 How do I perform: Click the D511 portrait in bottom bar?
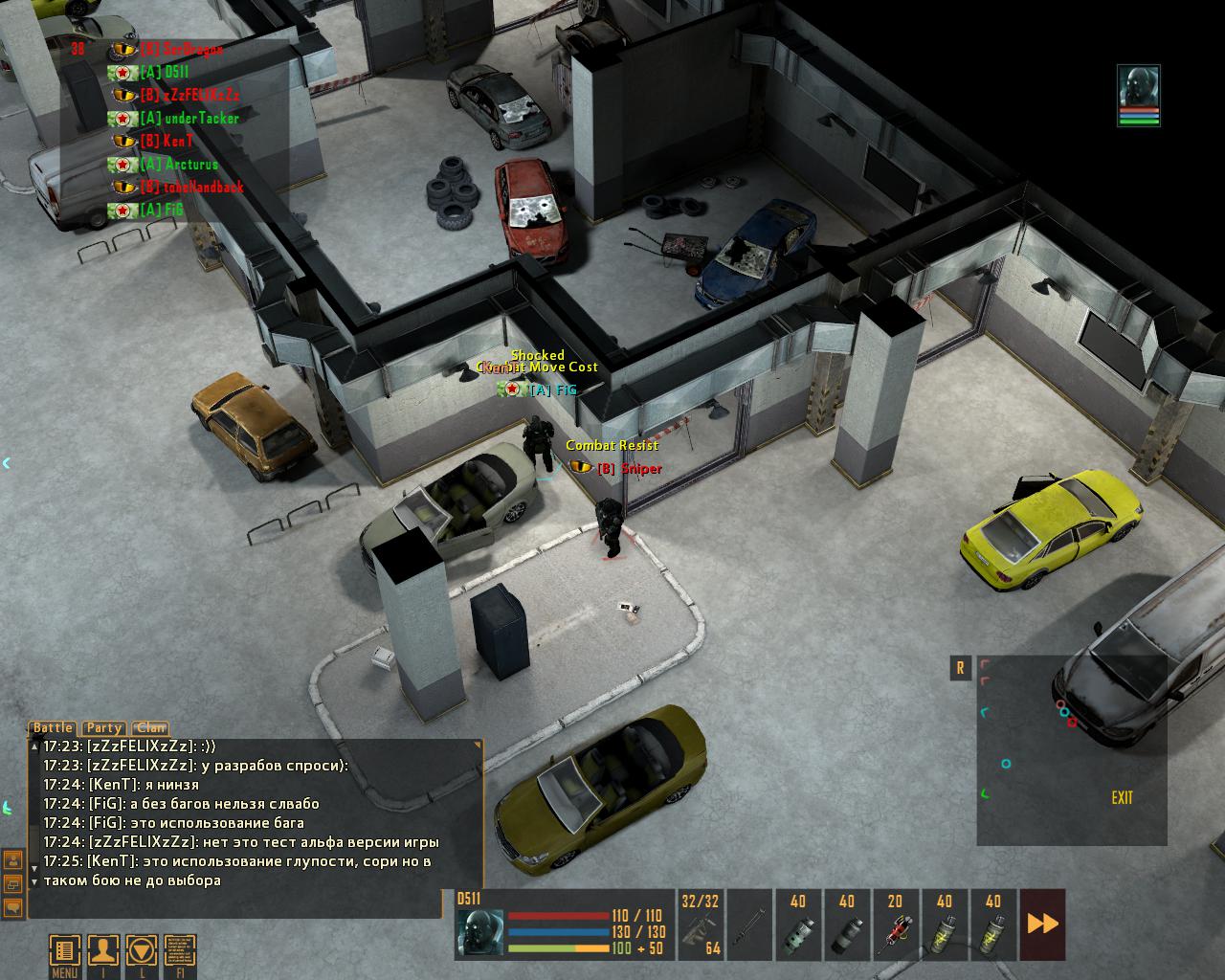[x=479, y=932]
